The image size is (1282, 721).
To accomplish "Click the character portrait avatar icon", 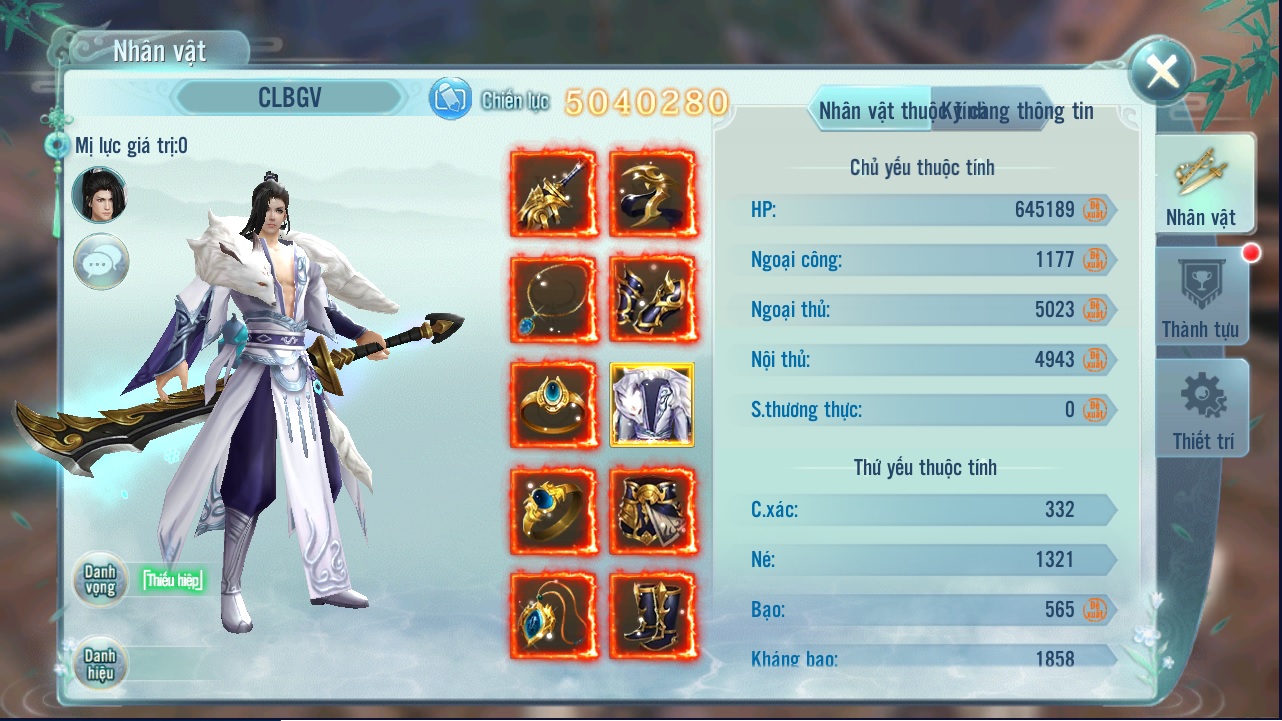I will point(100,195).
